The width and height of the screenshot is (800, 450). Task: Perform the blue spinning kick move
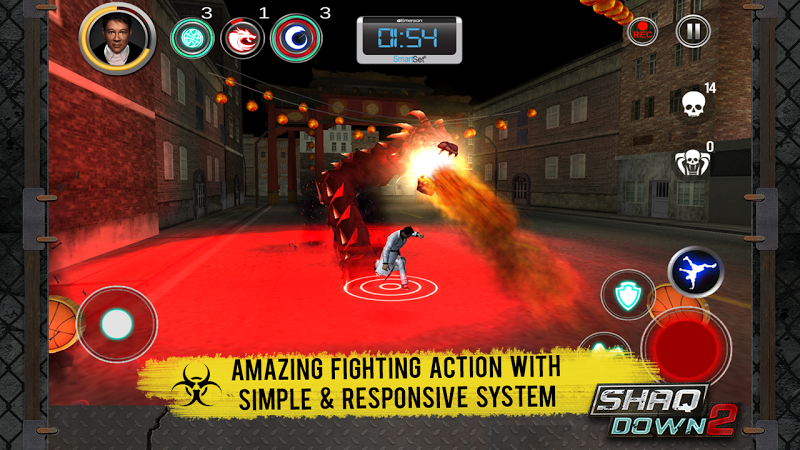tap(696, 271)
